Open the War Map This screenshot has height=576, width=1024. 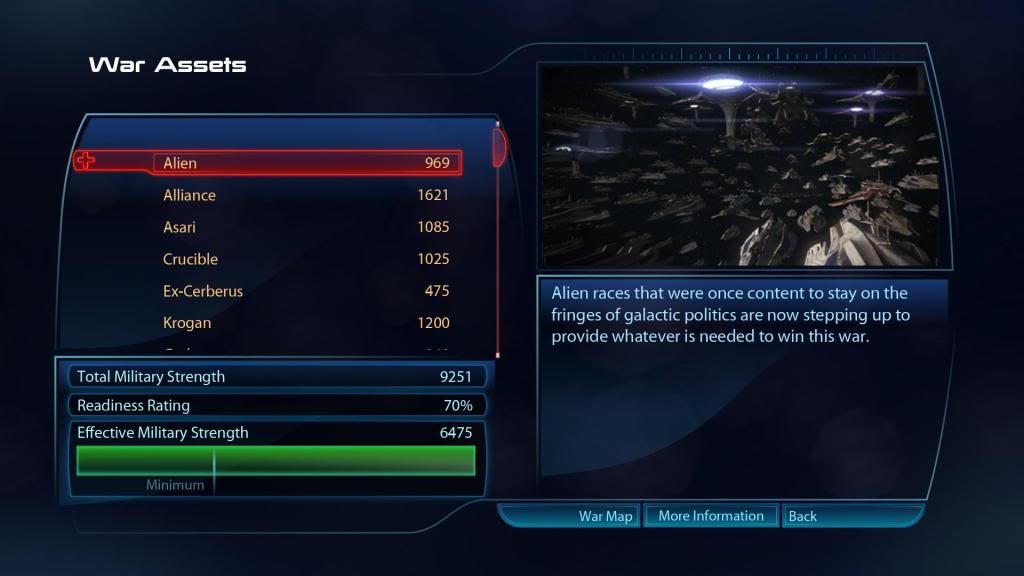[605, 516]
